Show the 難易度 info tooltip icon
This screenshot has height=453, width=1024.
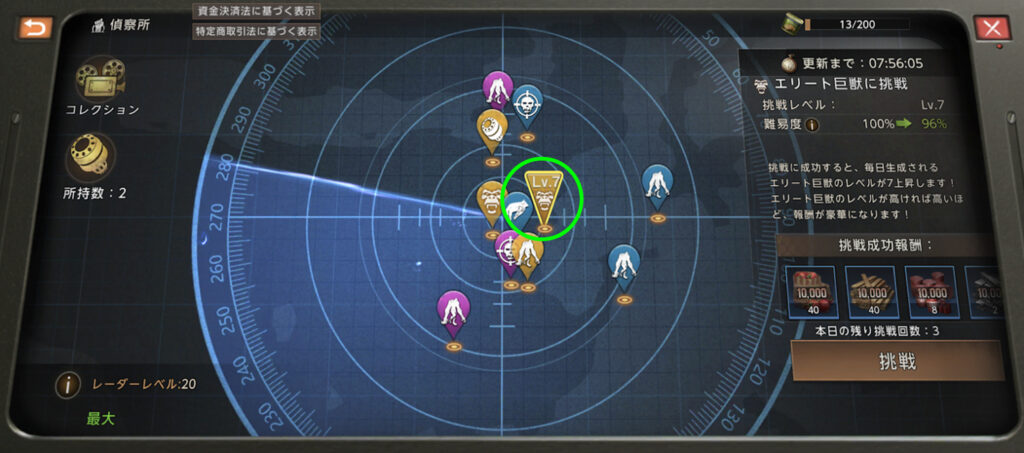tap(812, 125)
